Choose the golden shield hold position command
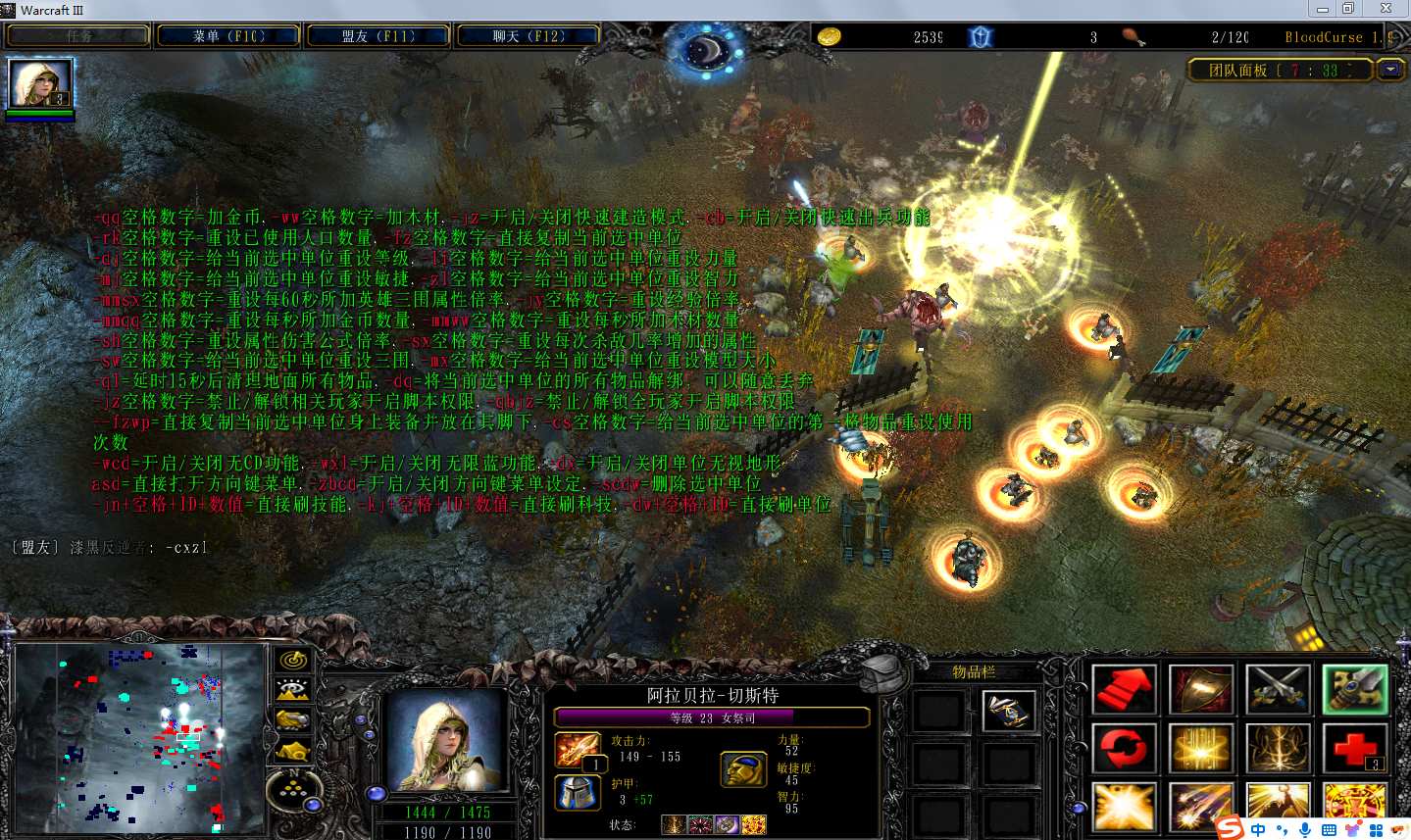The width and height of the screenshot is (1411, 840). coord(1200,690)
